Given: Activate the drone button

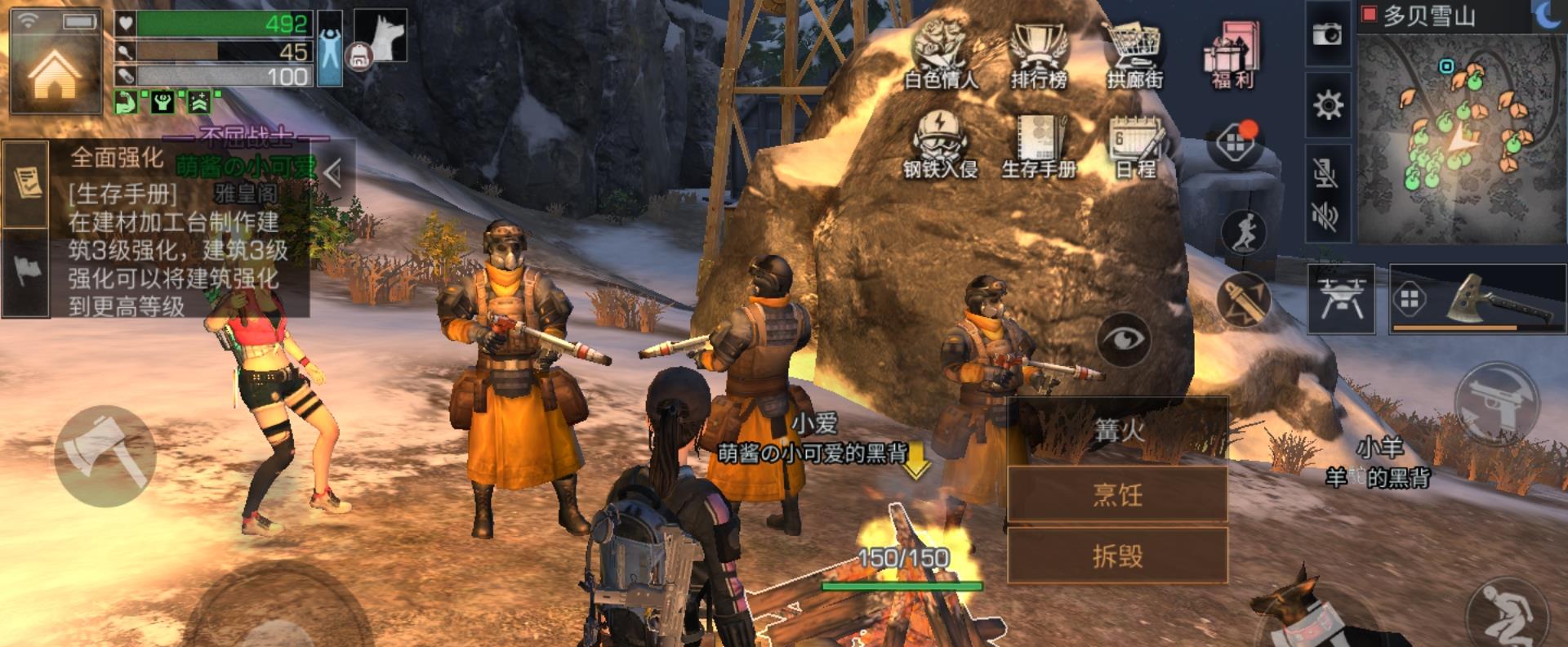Looking at the screenshot, I should (1341, 299).
